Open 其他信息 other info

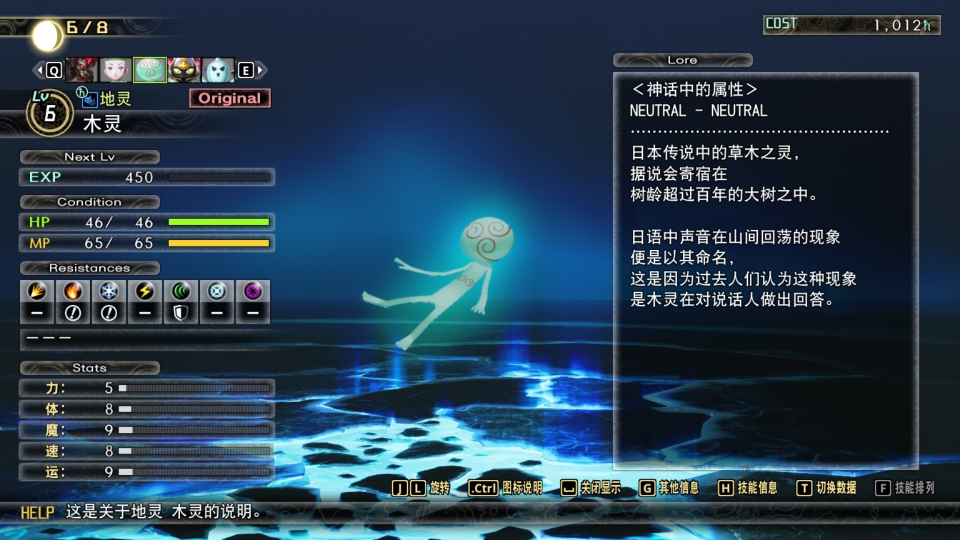(x=669, y=488)
